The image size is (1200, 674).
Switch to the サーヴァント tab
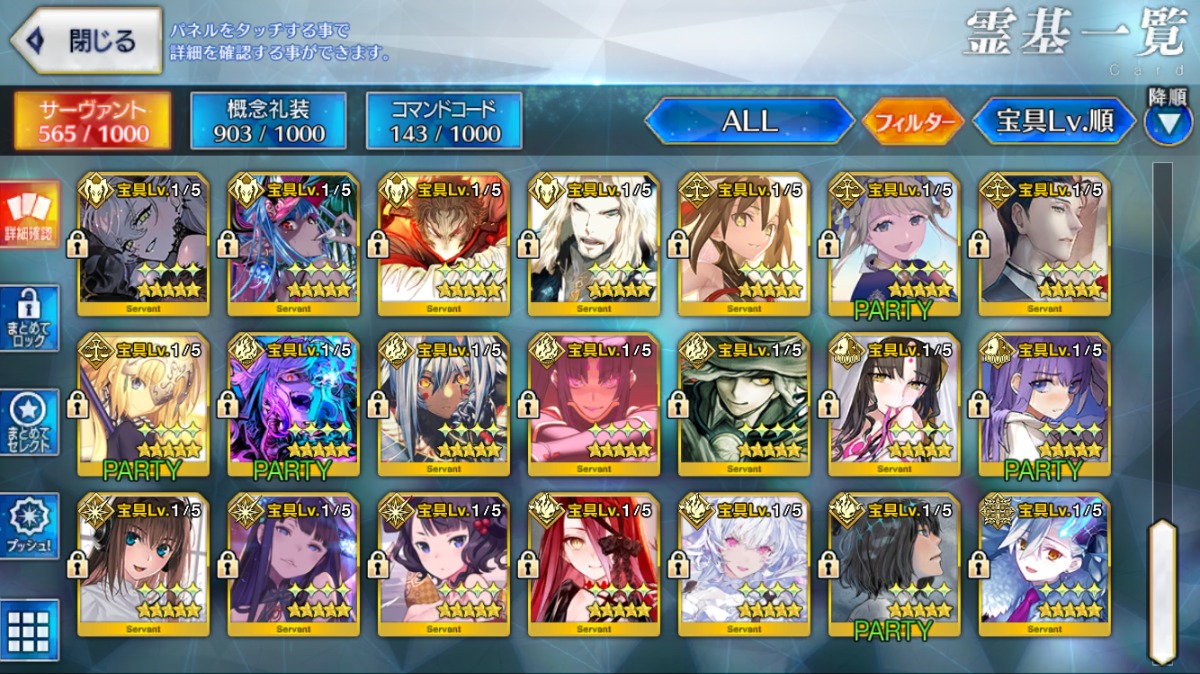[x=92, y=121]
